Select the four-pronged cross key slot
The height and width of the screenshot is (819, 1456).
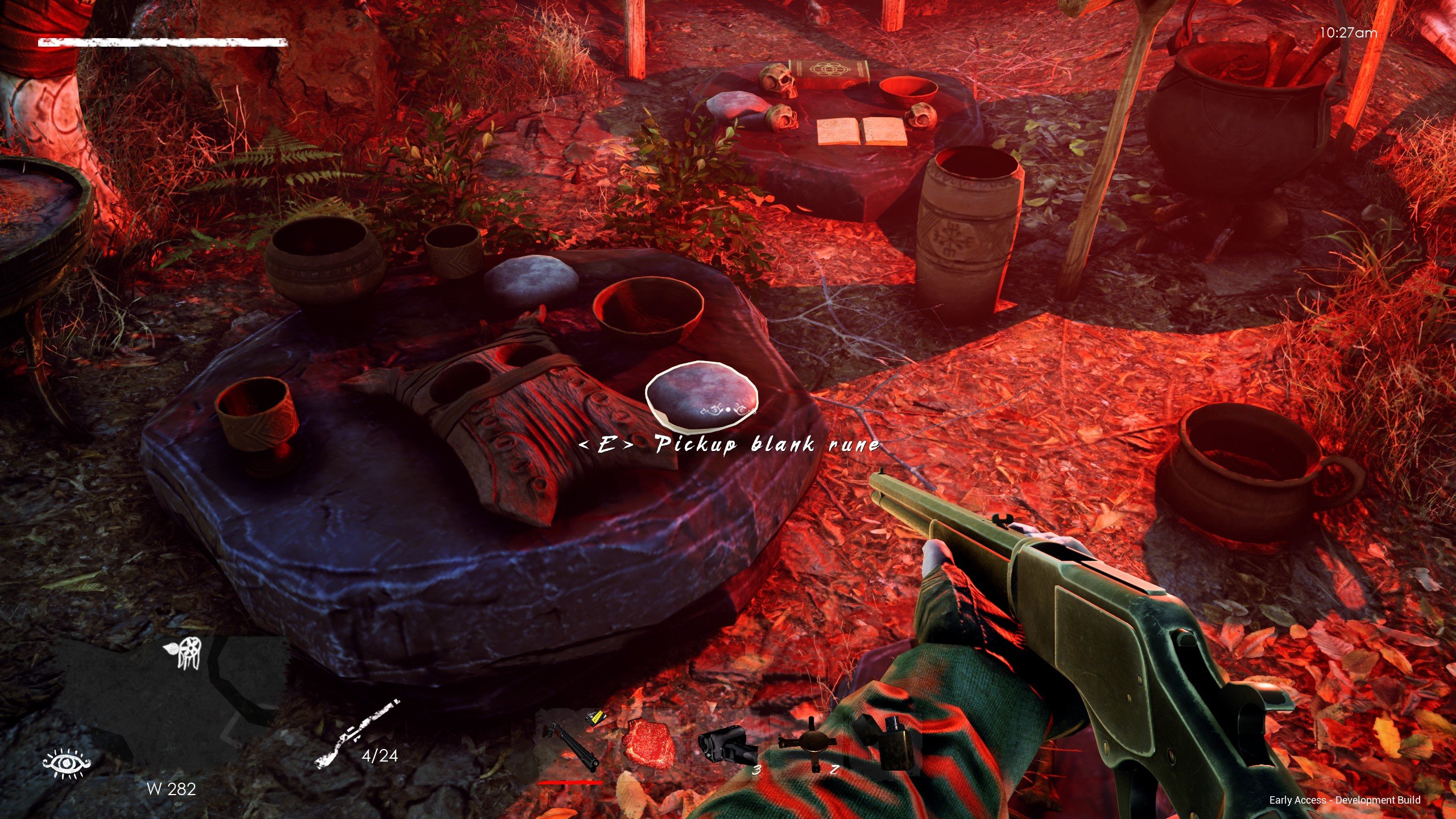[x=808, y=743]
